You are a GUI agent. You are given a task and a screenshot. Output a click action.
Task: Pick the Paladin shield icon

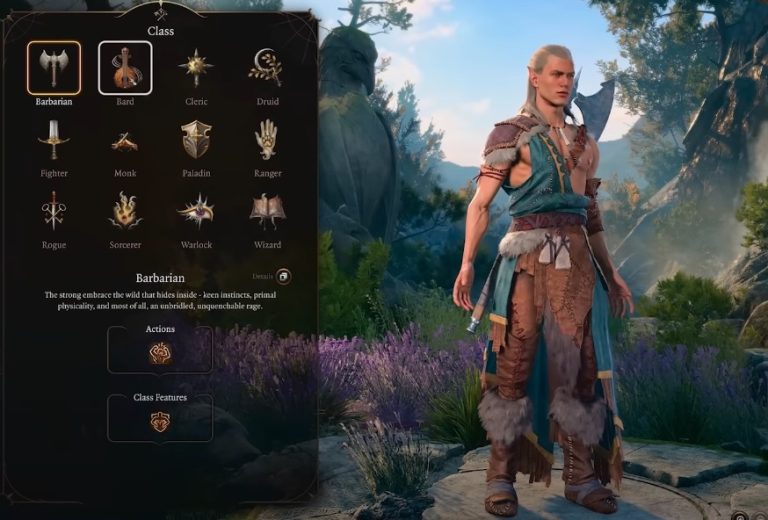196,140
